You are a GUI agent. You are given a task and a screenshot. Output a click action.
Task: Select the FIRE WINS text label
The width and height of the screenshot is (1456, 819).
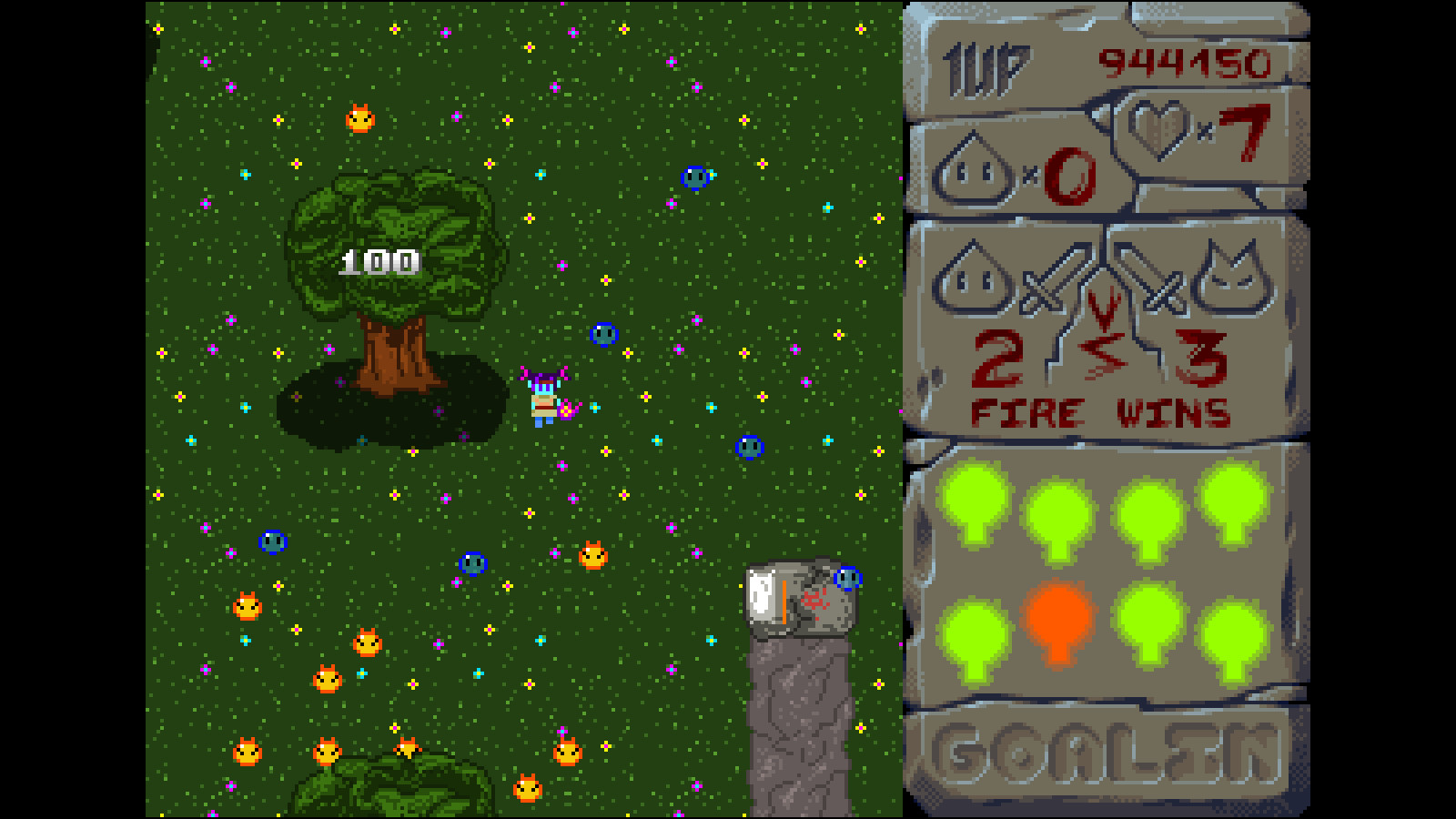[1101, 411]
